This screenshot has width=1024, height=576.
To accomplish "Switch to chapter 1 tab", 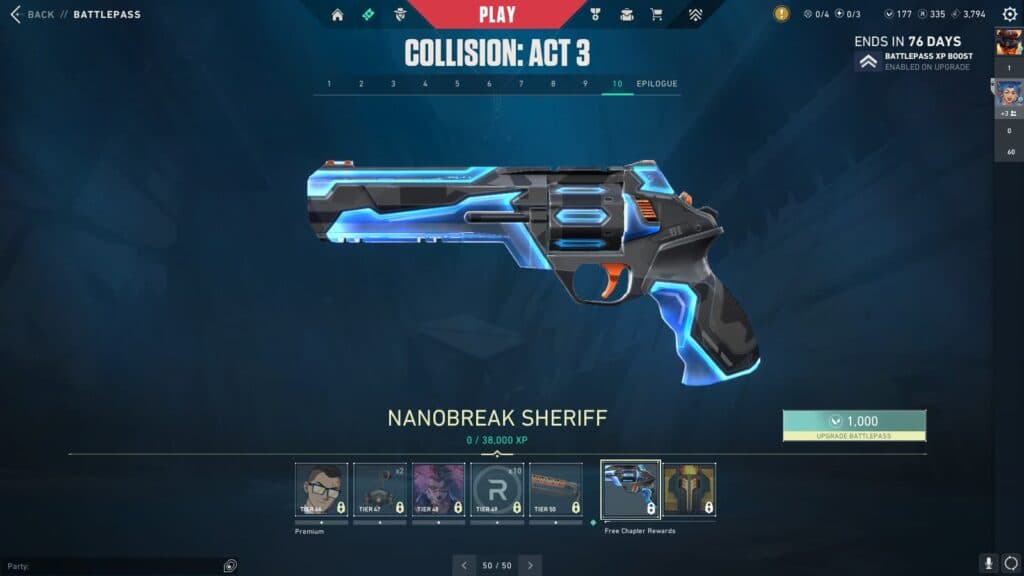I will pos(329,84).
